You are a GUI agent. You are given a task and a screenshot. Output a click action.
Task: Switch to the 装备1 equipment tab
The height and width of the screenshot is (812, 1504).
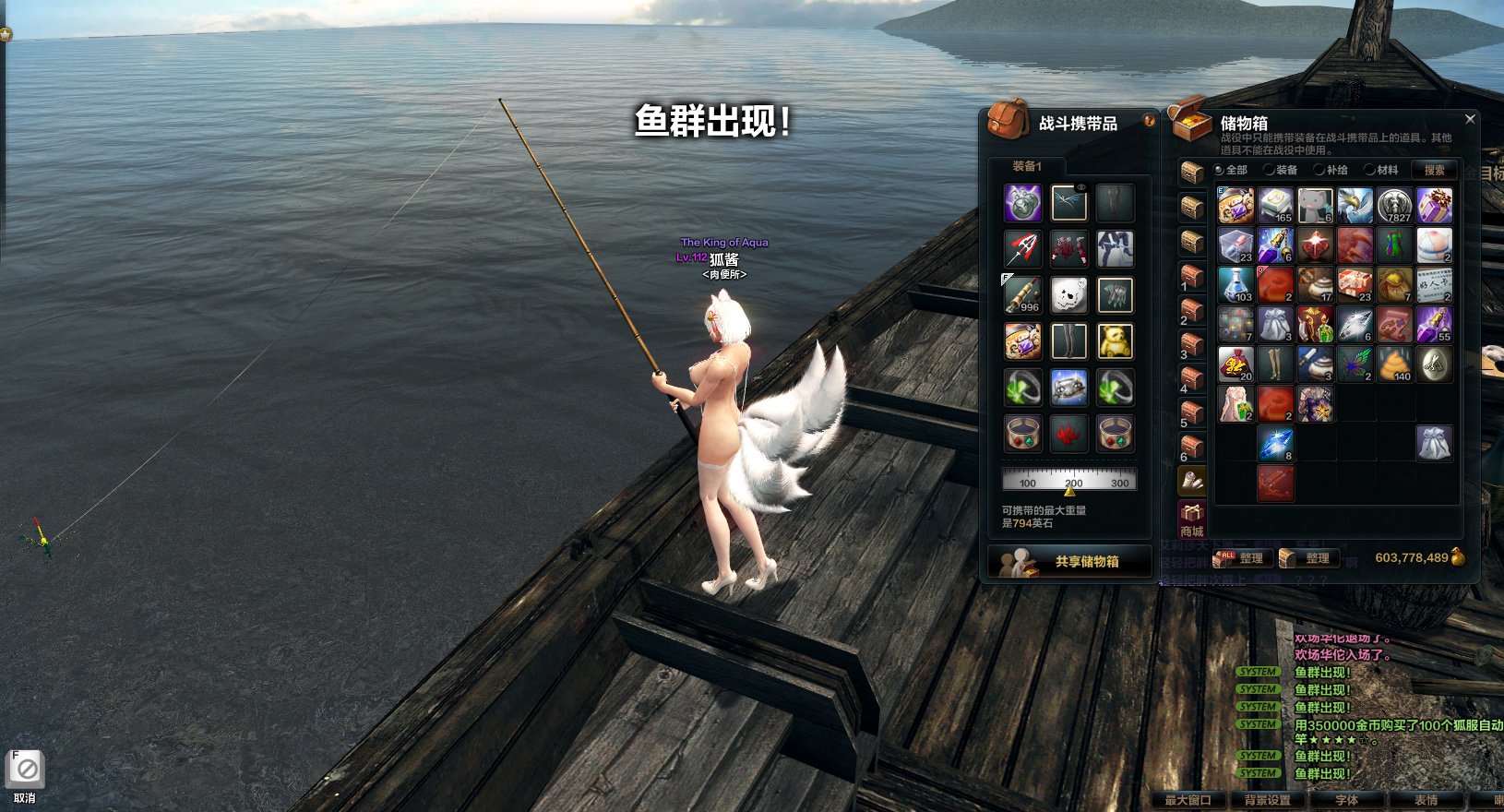pos(1027,166)
